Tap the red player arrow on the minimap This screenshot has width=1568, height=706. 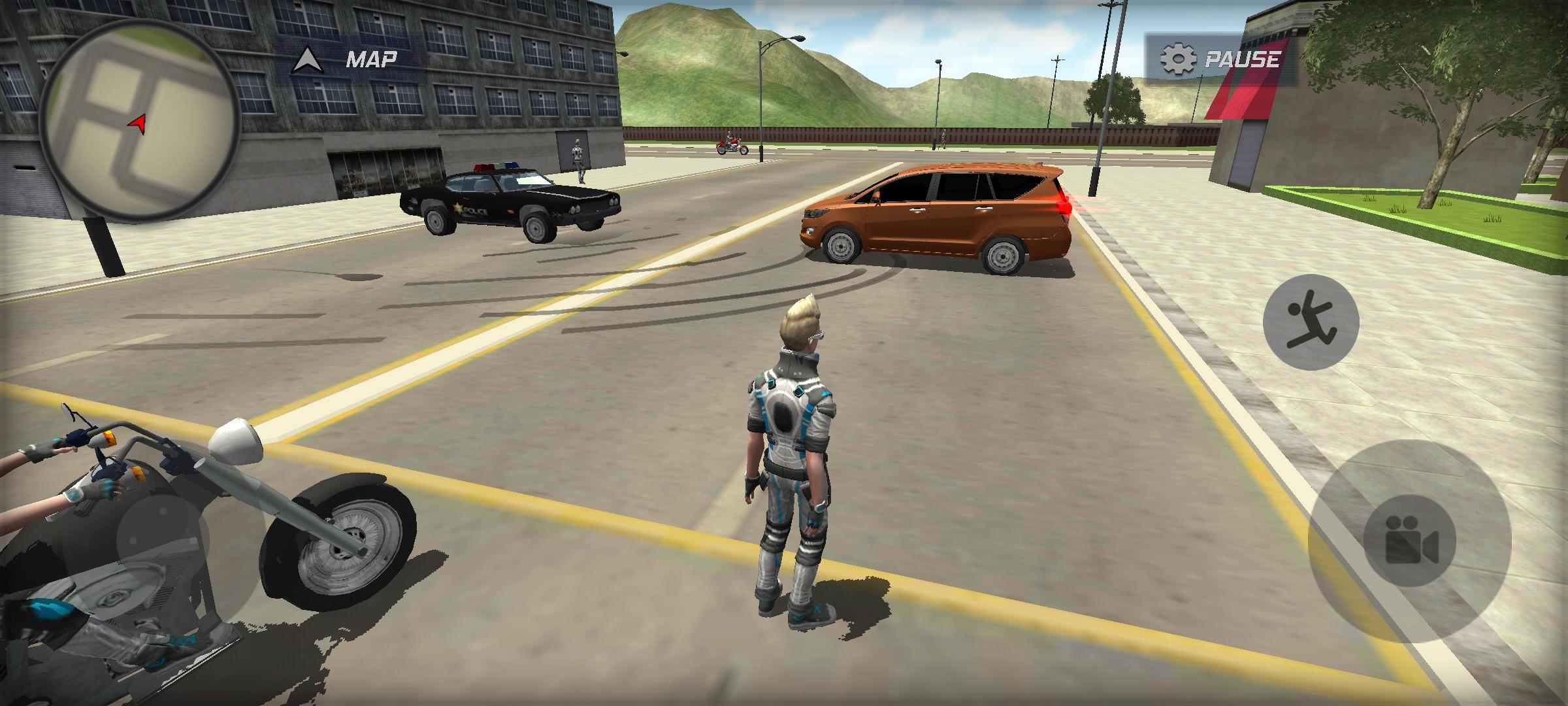[137, 121]
